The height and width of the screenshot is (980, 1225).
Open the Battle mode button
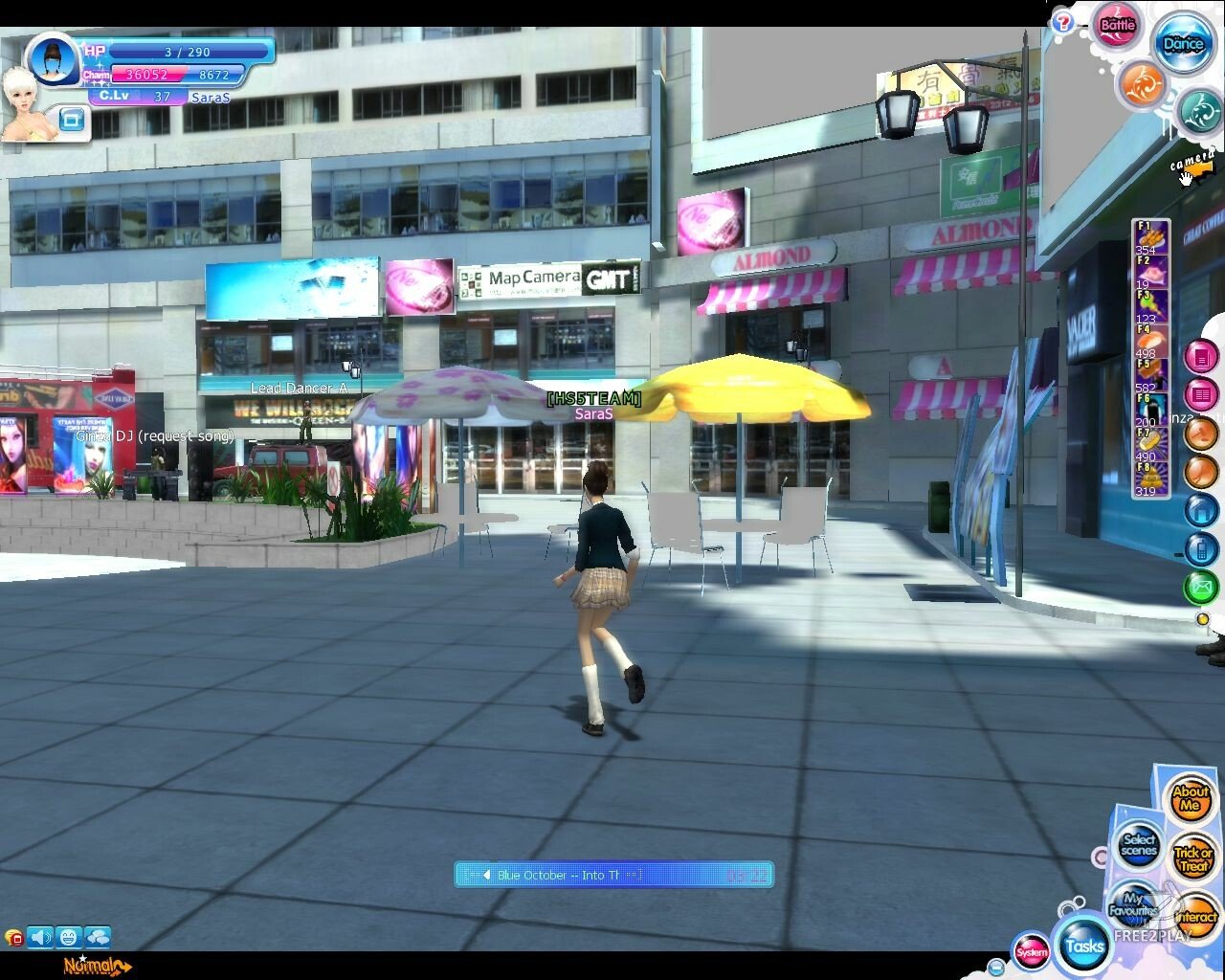pyautogui.click(x=1117, y=26)
